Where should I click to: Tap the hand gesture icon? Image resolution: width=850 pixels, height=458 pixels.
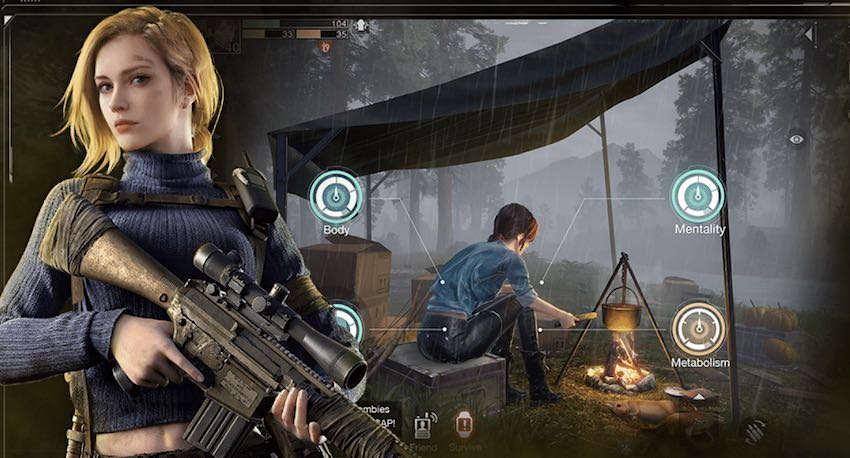[753, 430]
